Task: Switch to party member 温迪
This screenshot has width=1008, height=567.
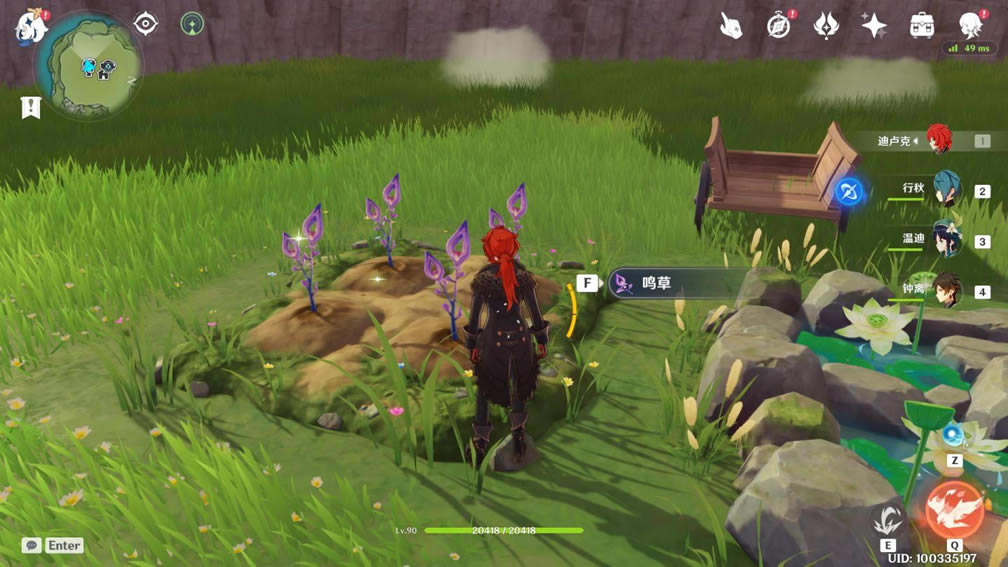Action: point(945,240)
